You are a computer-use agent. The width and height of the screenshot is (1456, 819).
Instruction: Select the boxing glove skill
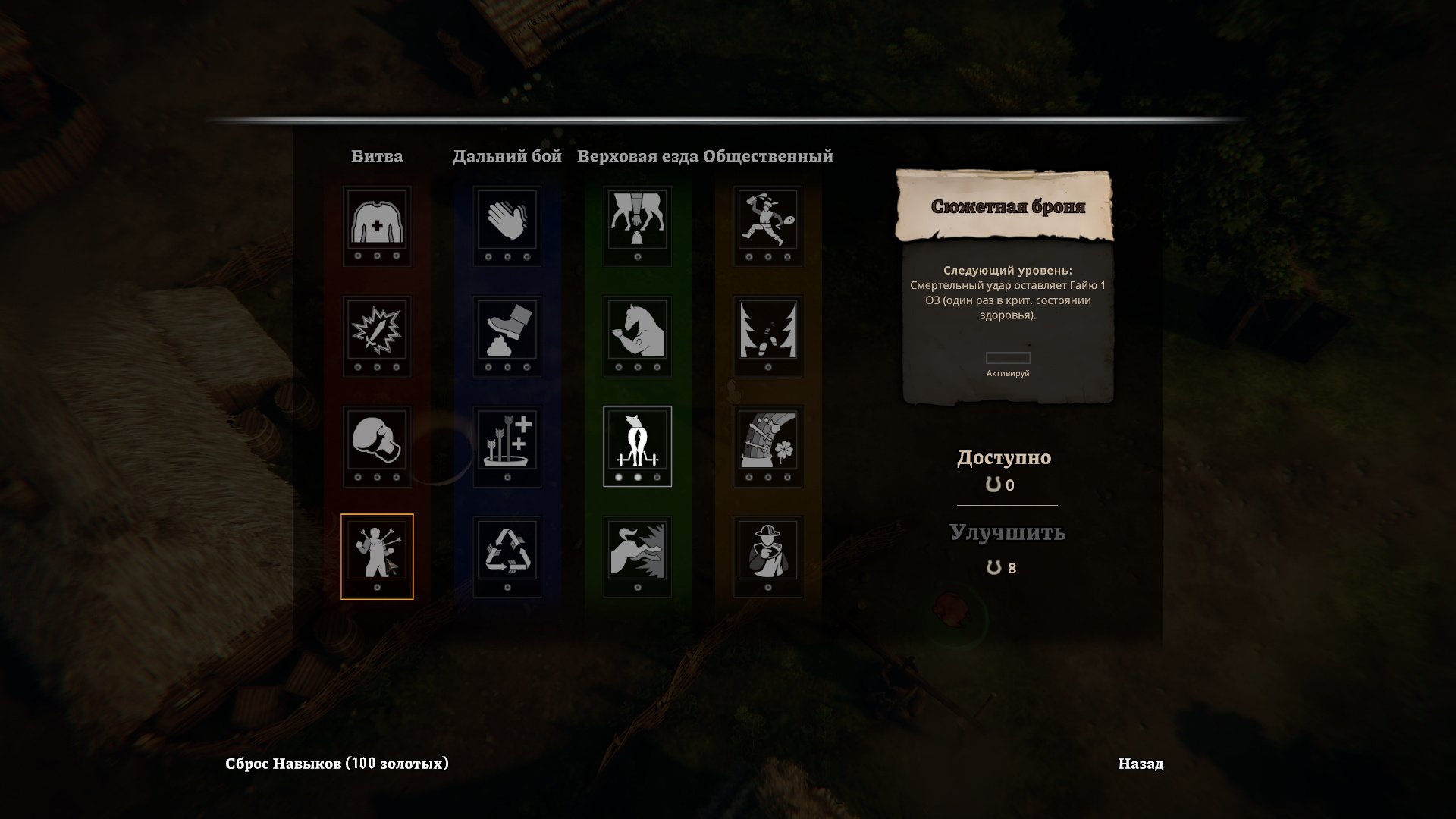click(377, 441)
